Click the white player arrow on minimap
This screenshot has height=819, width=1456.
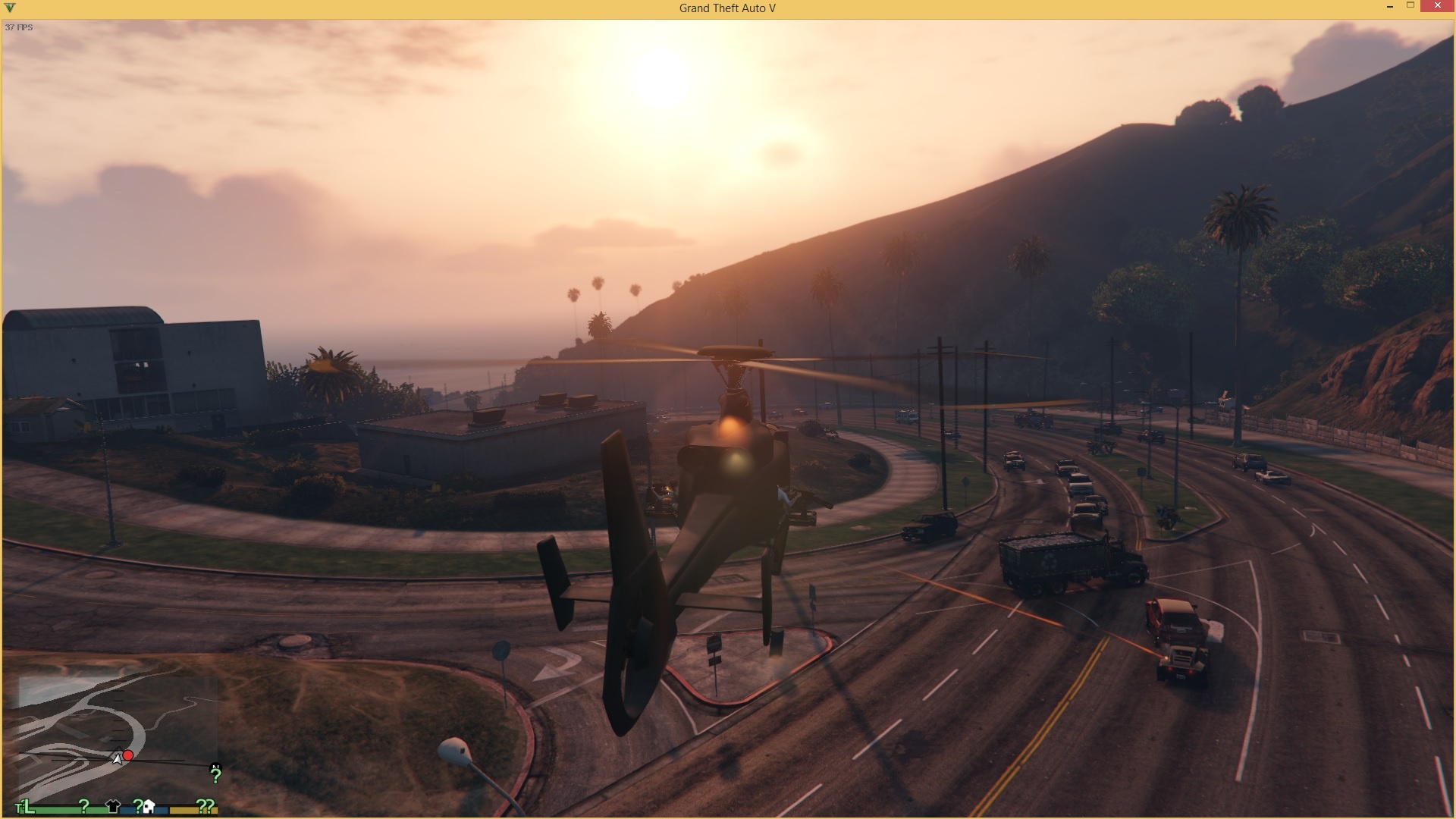click(118, 758)
